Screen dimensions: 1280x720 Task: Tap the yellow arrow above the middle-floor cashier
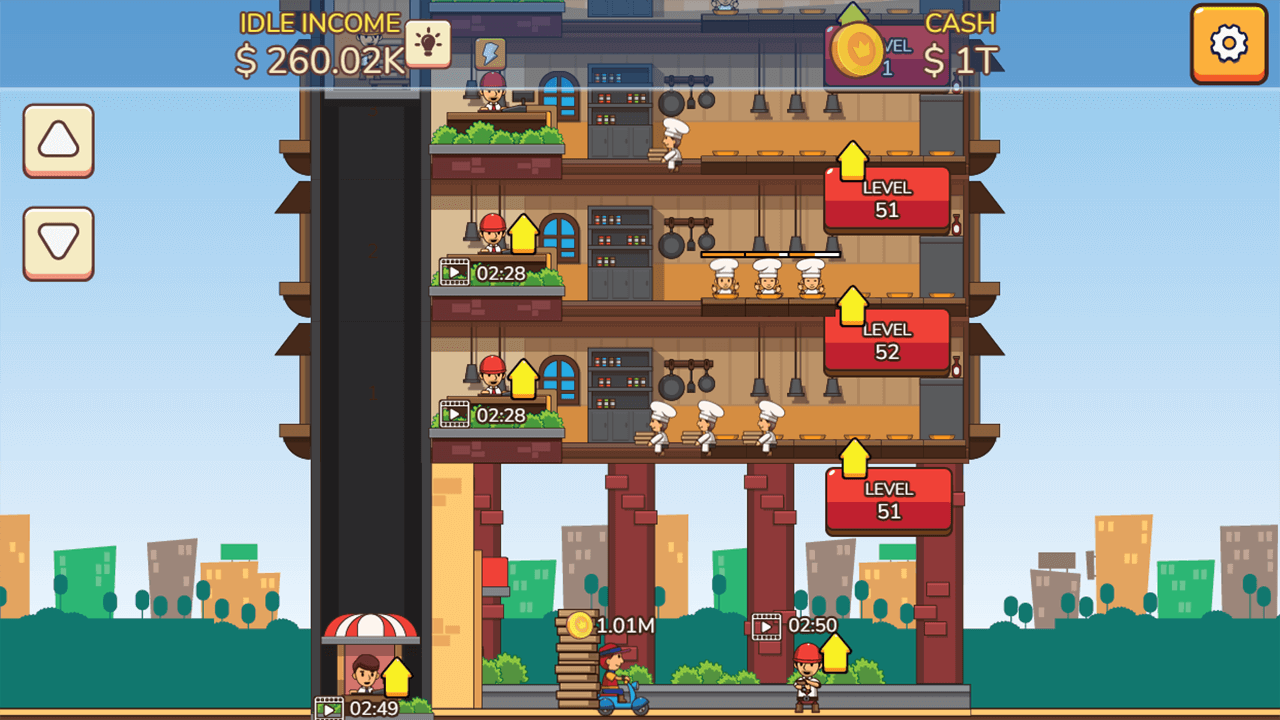tap(524, 234)
